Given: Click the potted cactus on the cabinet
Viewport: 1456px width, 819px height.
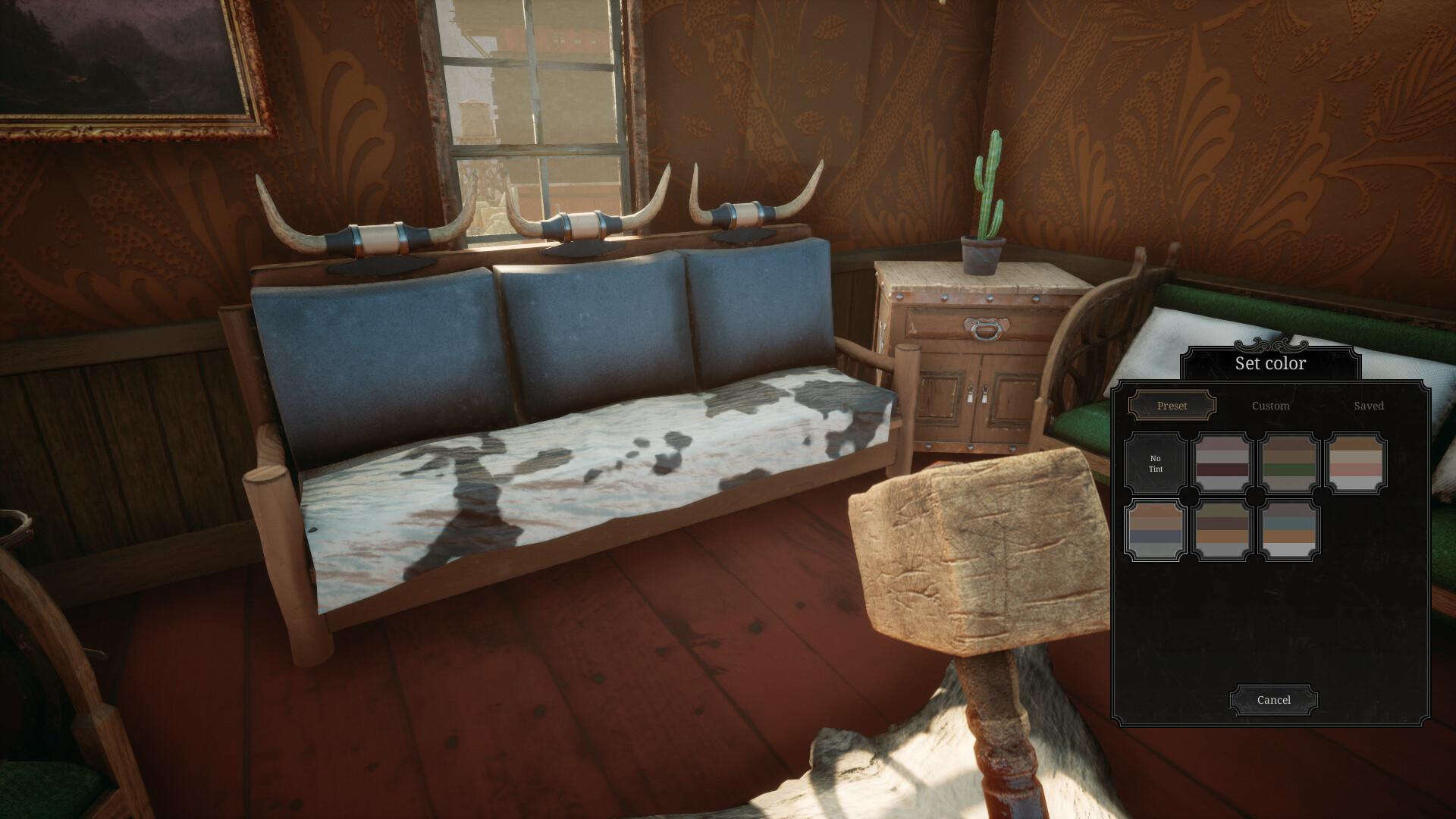Looking at the screenshot, I should pos(986,197).
